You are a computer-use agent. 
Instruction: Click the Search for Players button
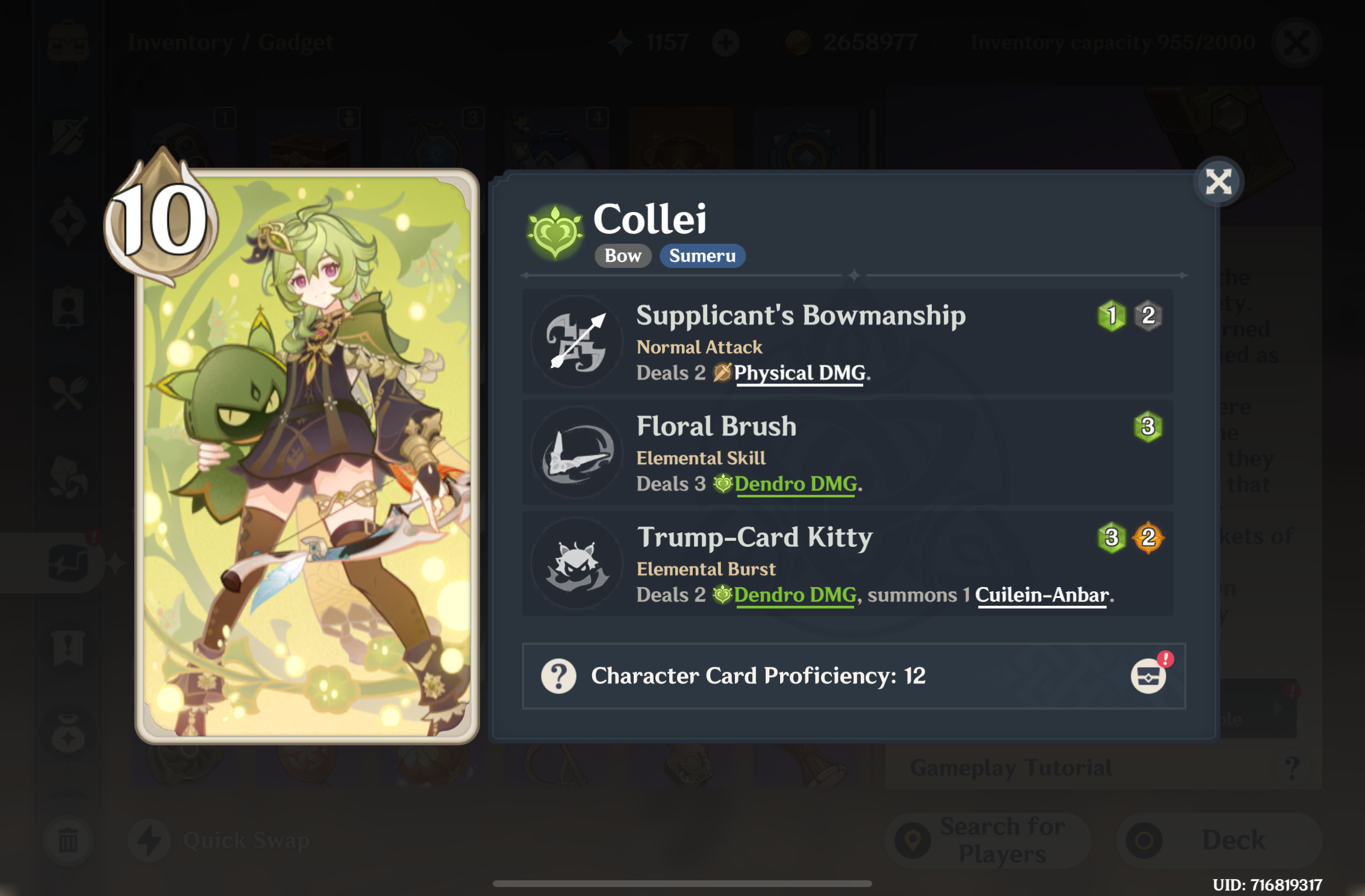(988, 839)
